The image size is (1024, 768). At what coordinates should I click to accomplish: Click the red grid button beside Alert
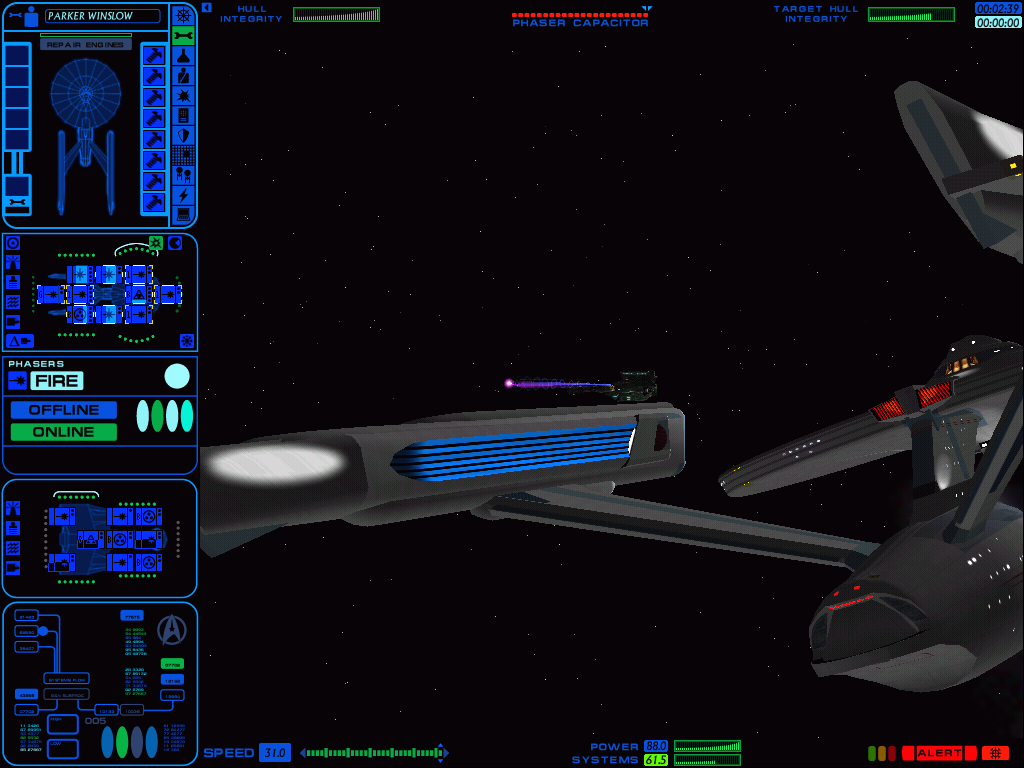[x=995, y=753]
